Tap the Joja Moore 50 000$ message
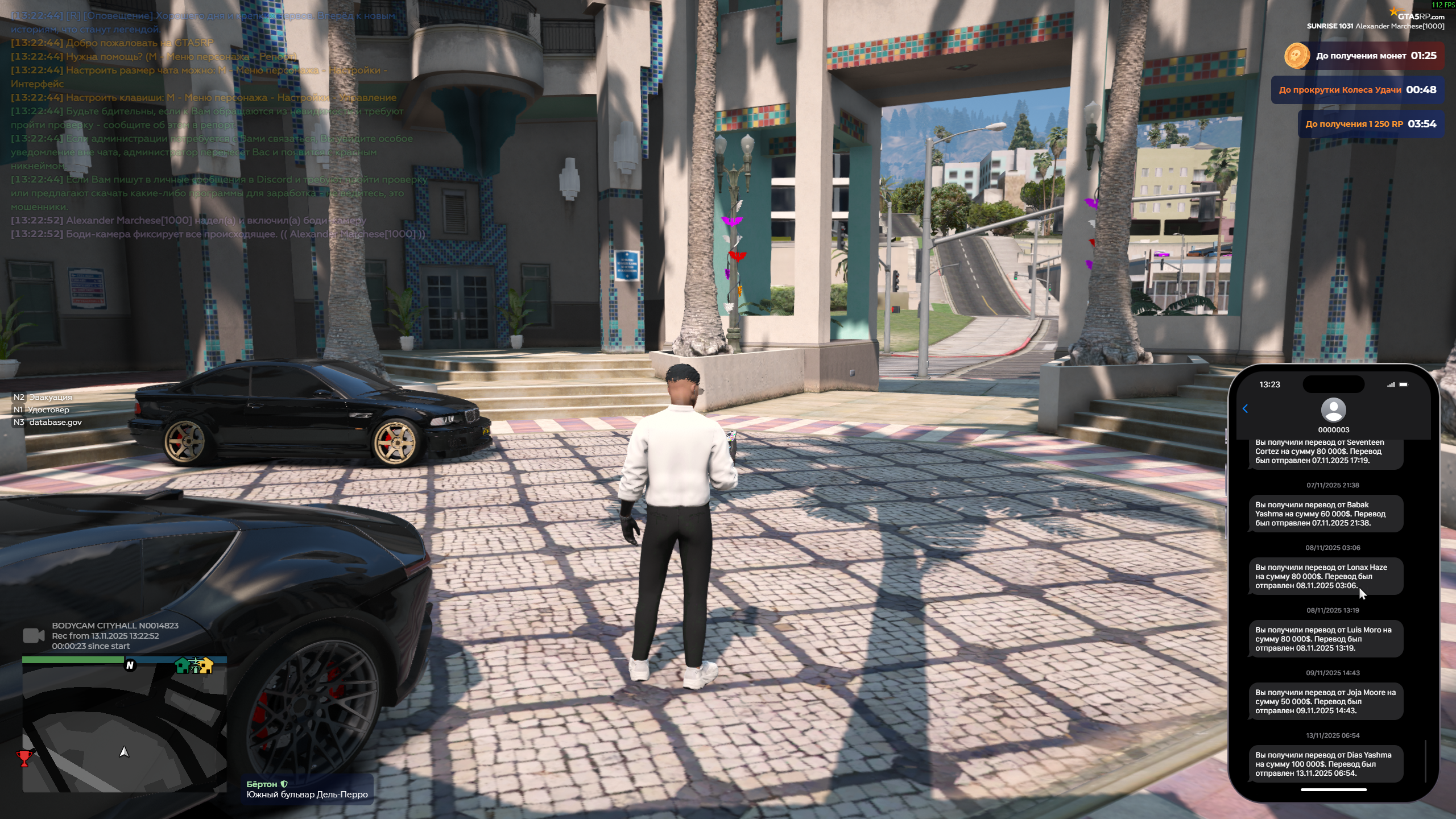Image resolution: width=1456 pixels, height=819 pixels. click(1325, 701)
